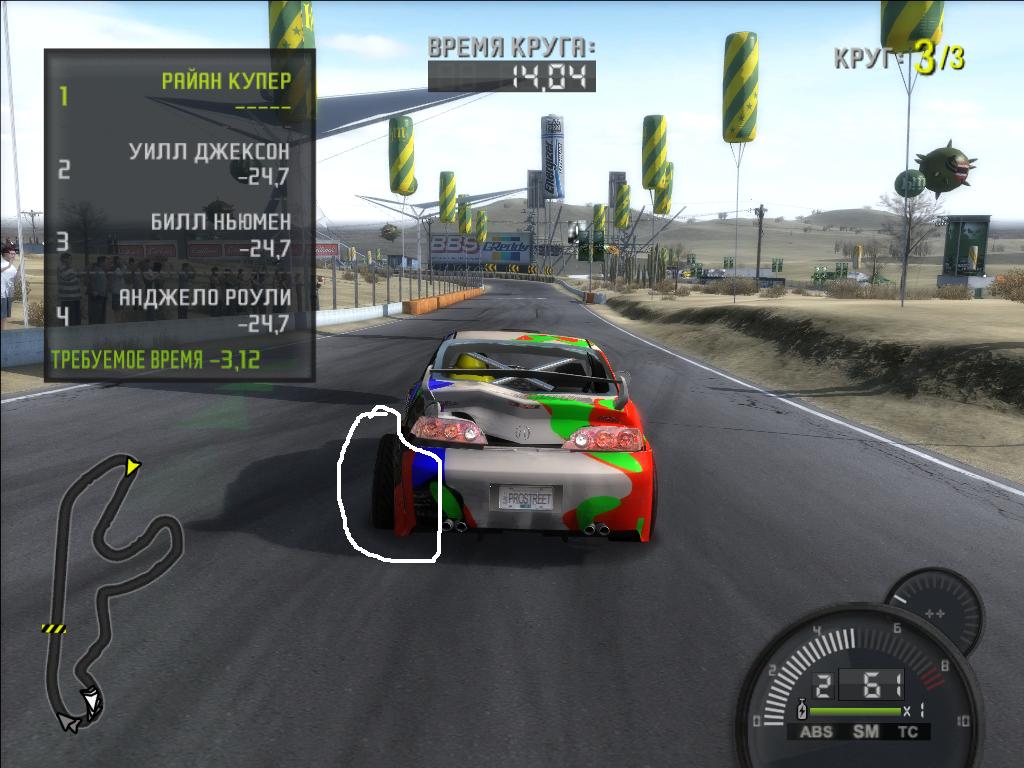Click the track minimap
The width and height of the screenshot is (1024, 768).
pyautogui.click(x=110, y=590)
